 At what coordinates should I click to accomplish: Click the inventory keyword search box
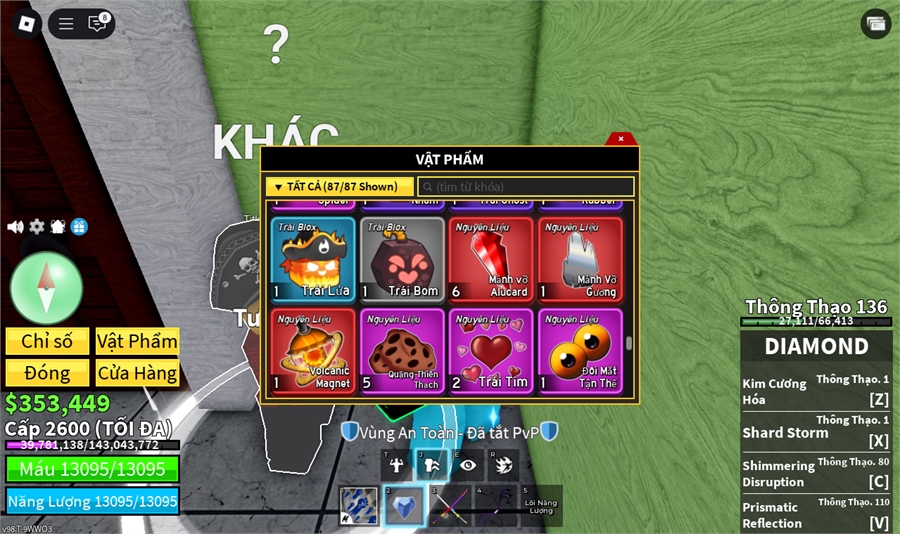pyautogui.click(x=526, y=187)
